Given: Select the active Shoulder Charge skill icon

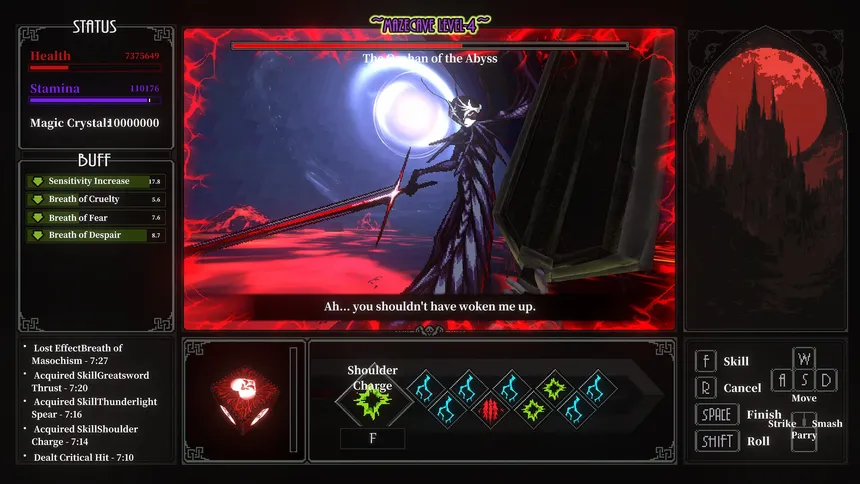Looking at the screenshot, I should pyautogui.click(x=371, y=404).
